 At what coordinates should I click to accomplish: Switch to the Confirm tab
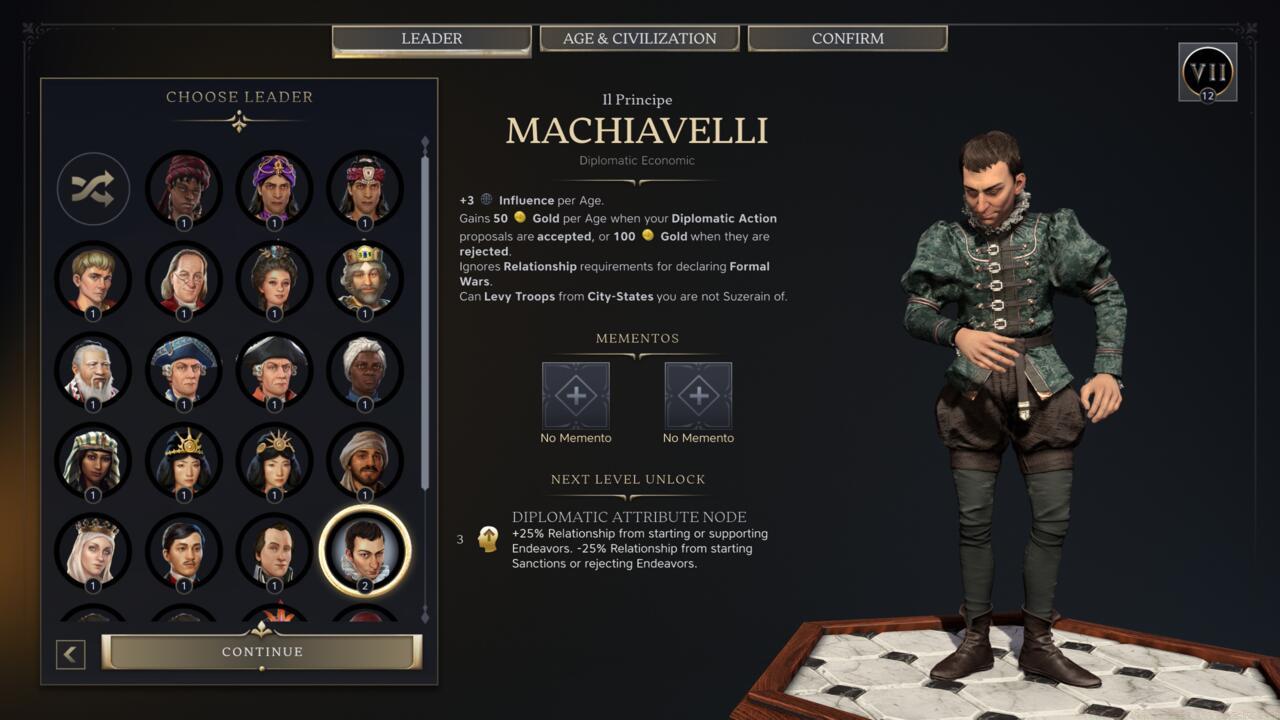tap(846, 38)
